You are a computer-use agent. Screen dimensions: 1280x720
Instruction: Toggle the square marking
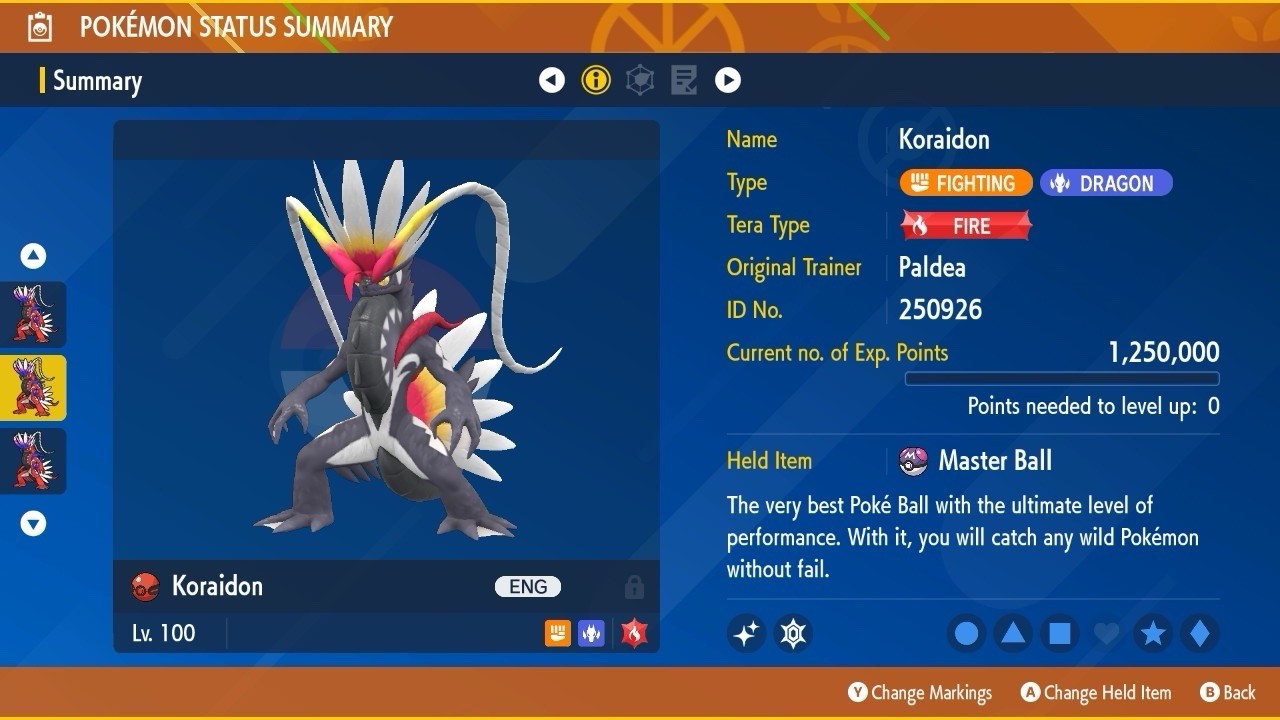point(1059,633)
